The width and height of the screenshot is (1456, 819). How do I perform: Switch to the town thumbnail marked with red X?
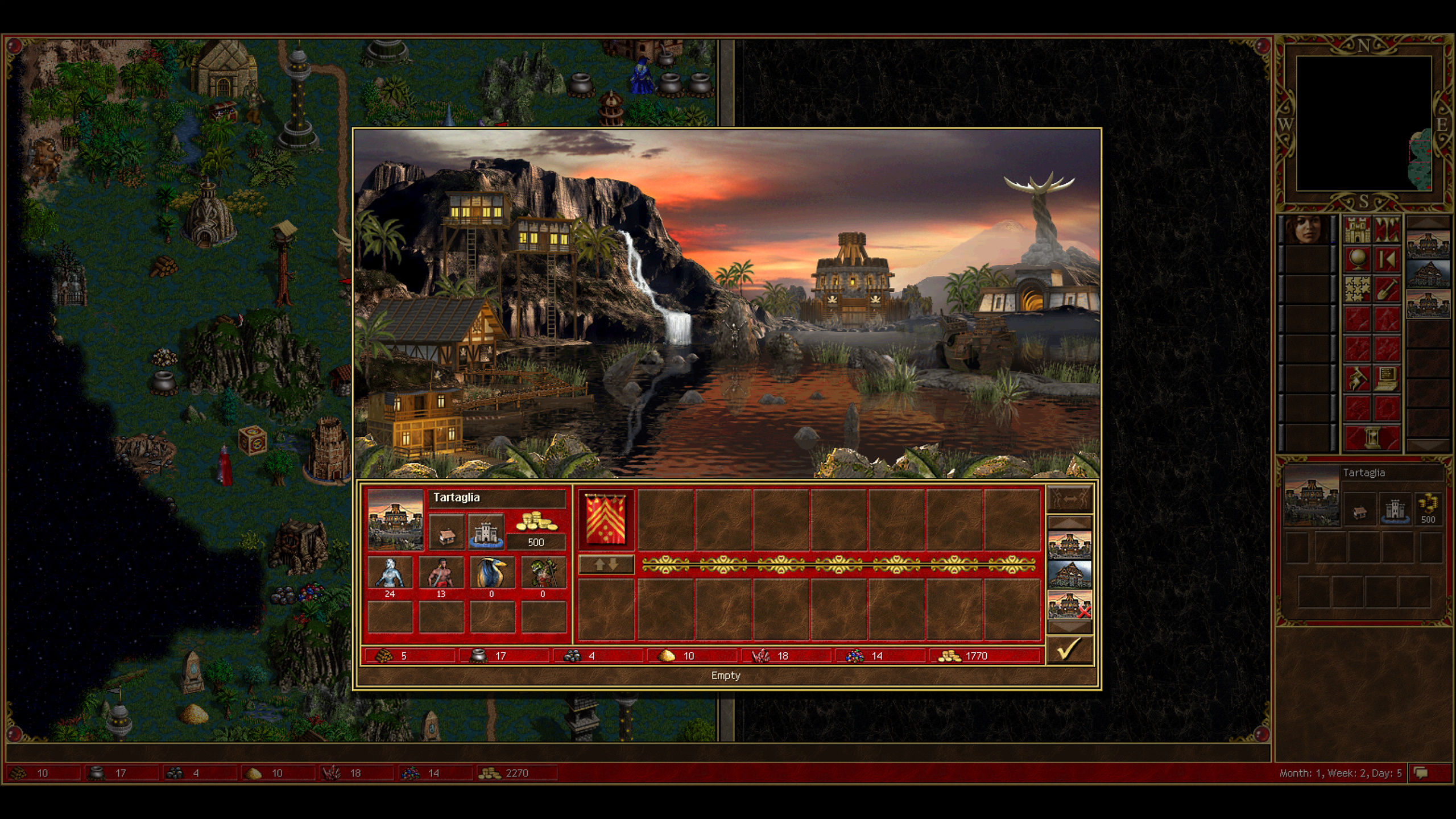1069,604
